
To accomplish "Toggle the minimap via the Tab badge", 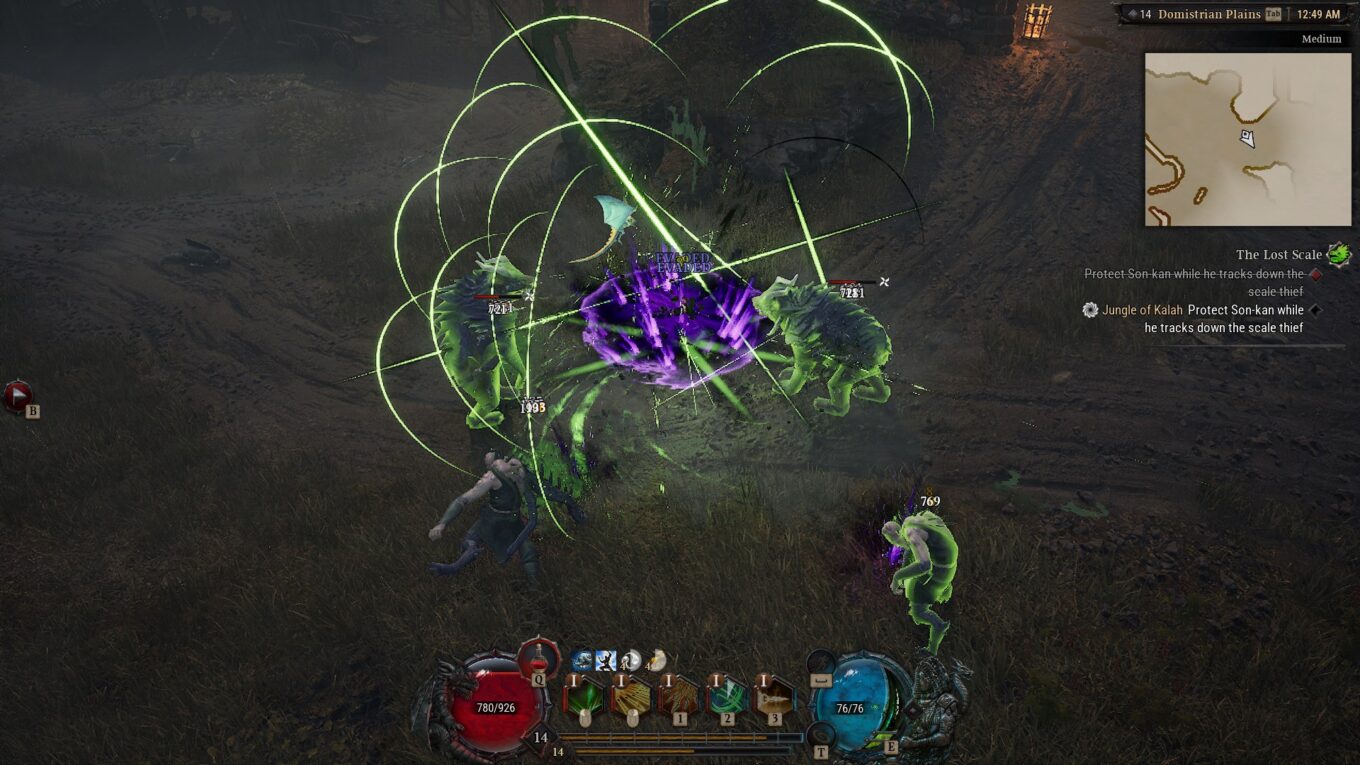I will (x=1275, y=14).
